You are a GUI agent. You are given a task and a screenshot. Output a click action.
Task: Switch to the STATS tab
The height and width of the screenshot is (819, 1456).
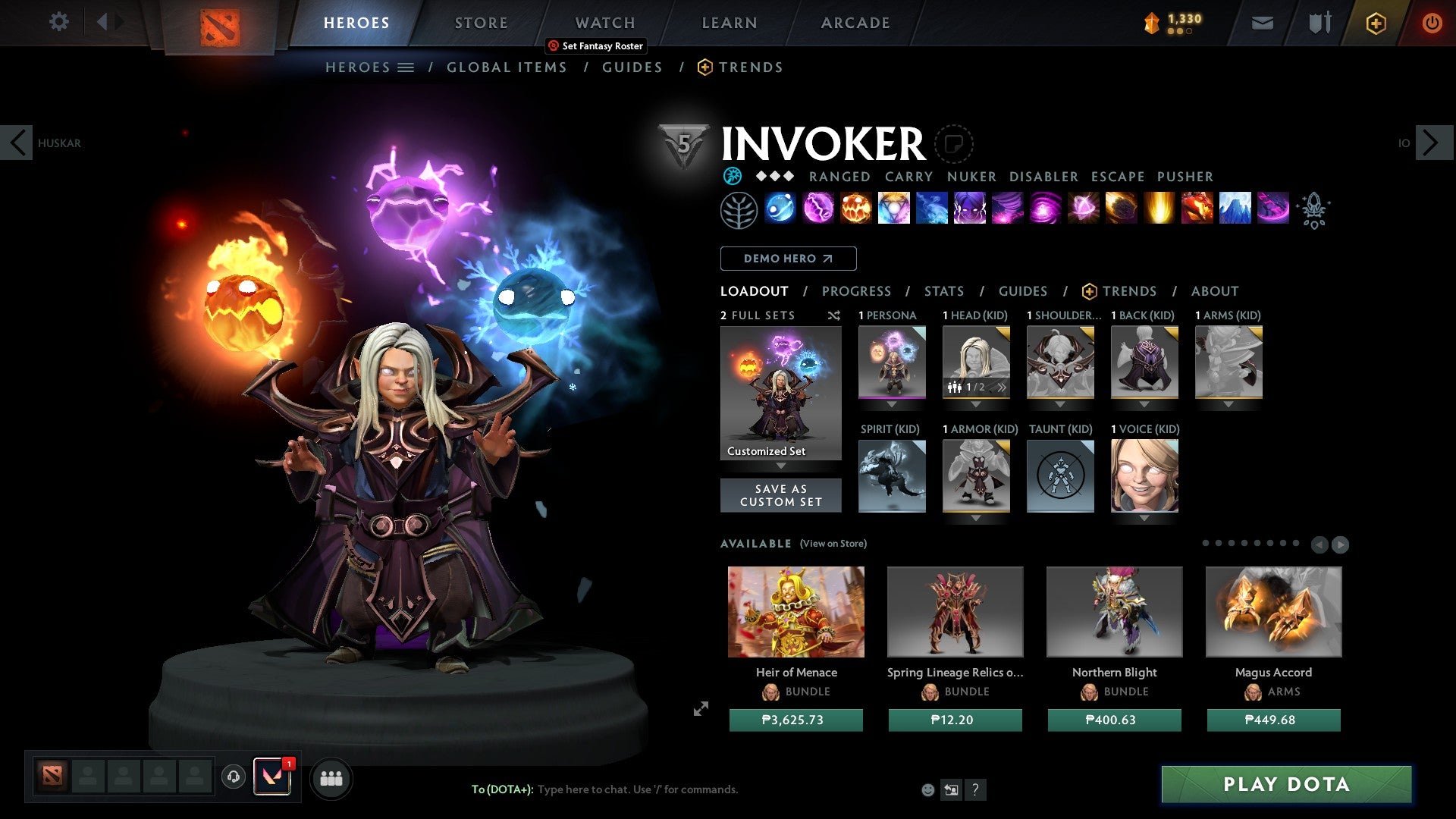click(943, 290)
